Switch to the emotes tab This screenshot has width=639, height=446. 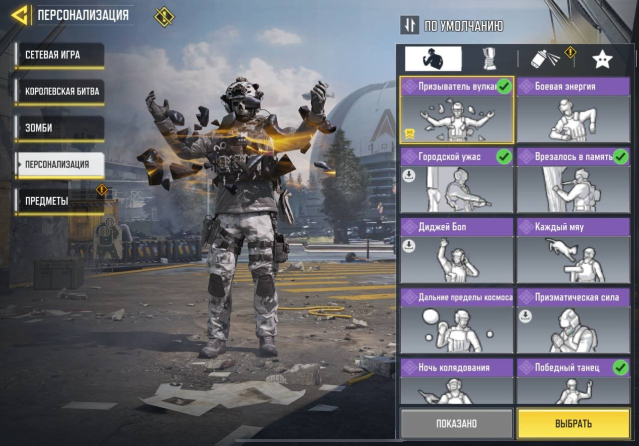[431, 58]
